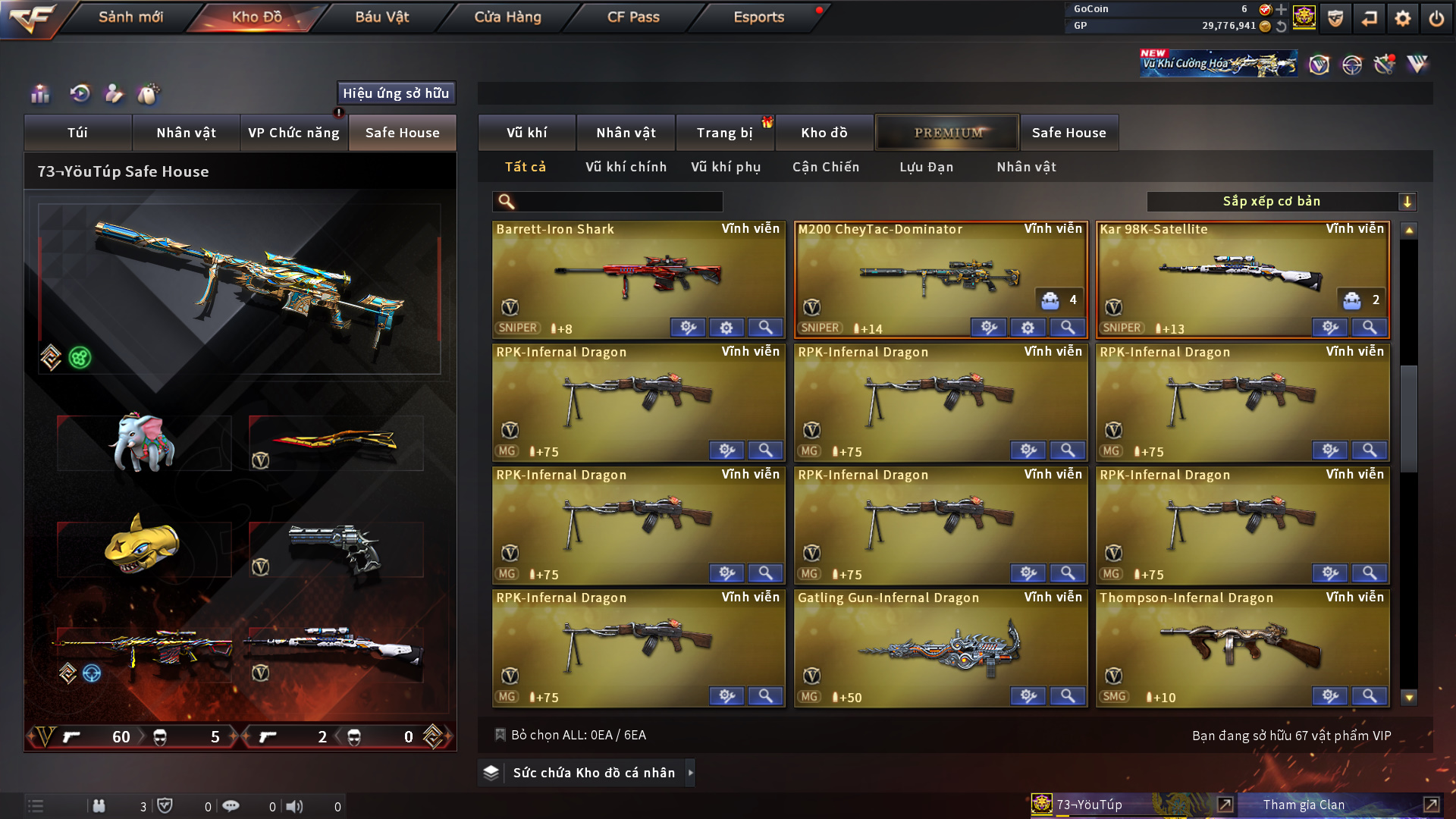The image size is (1456, 819).
Task: Click the gear settings icon
Action: click(x=1402, y=18)
